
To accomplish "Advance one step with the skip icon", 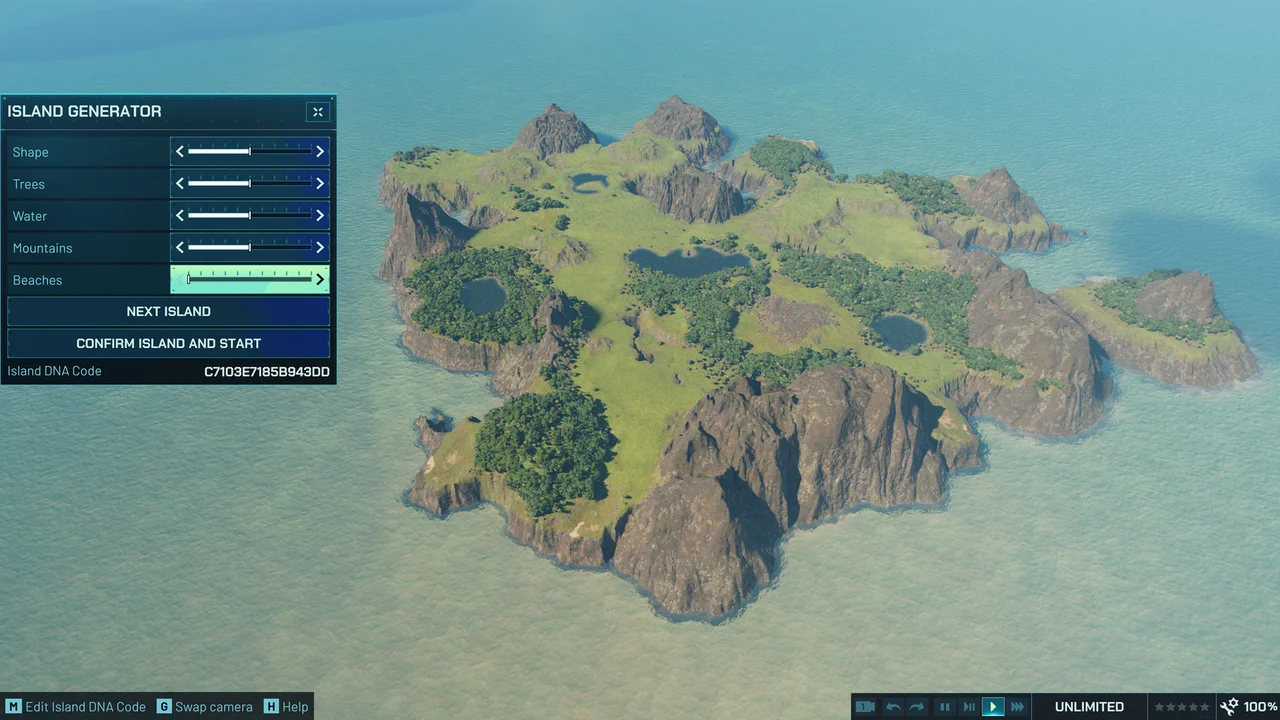I will pyautogui.click(x=968, y=706).
